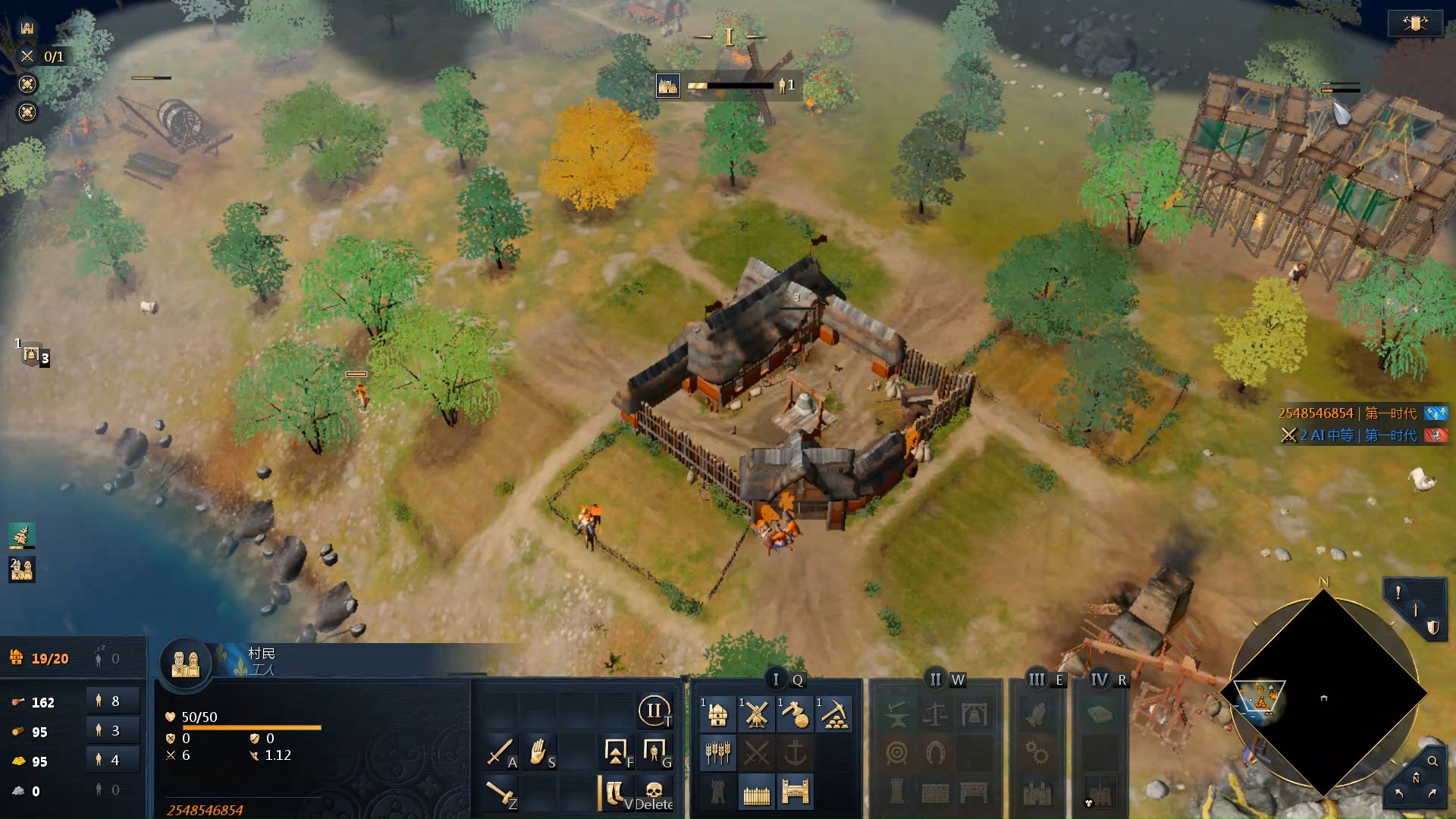Choose the Mill building icon
This screenshot has width=1456, height=819.
coord(756,714)
